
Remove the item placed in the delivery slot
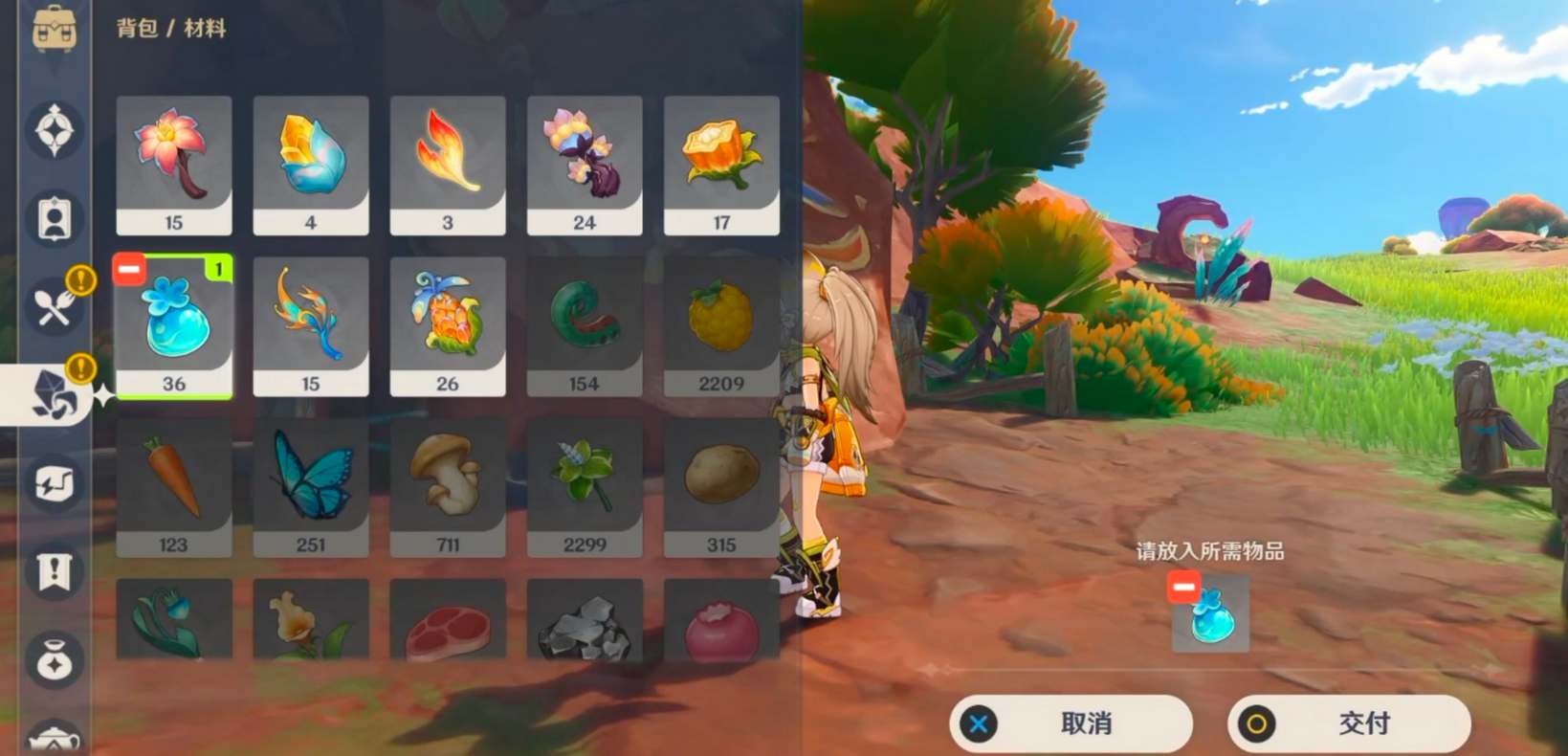pos(1184,587)
